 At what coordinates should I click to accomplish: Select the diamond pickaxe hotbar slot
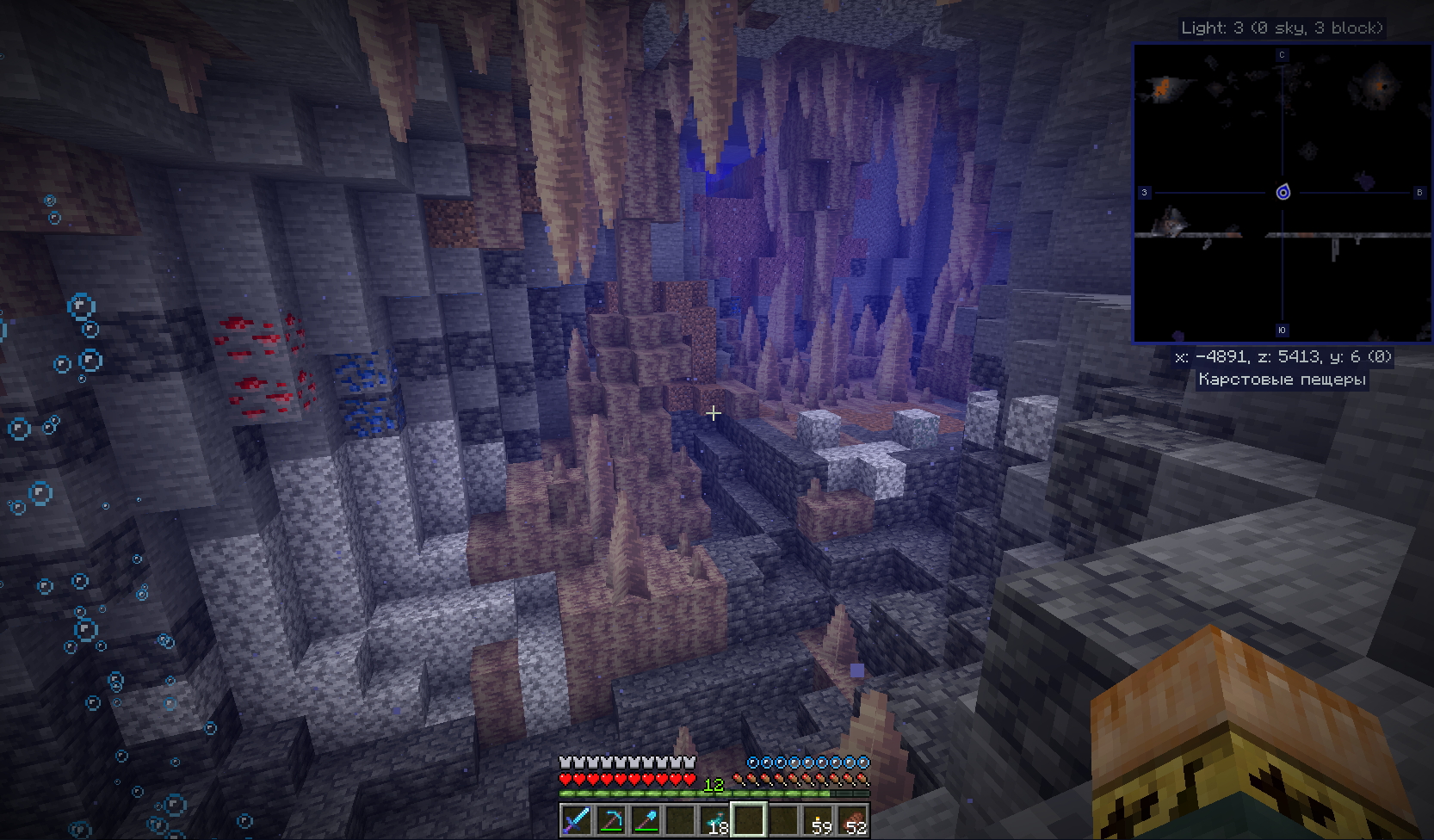(611, 820)
